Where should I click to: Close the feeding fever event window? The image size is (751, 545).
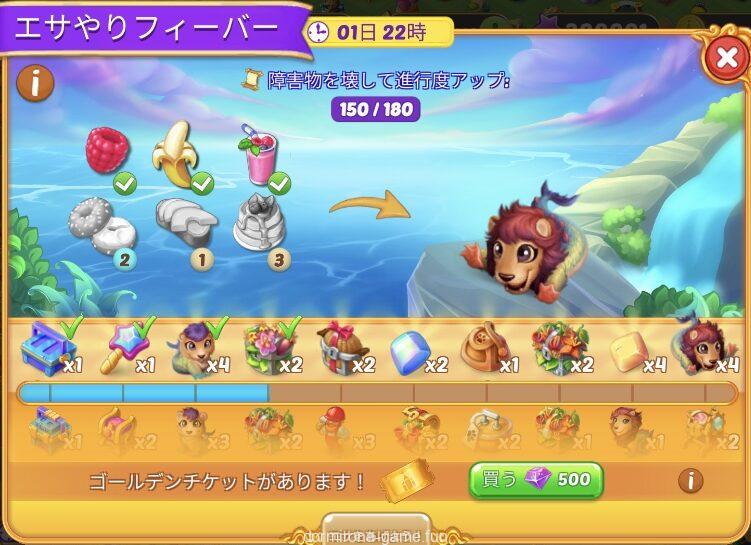click(x=724, y=60)
